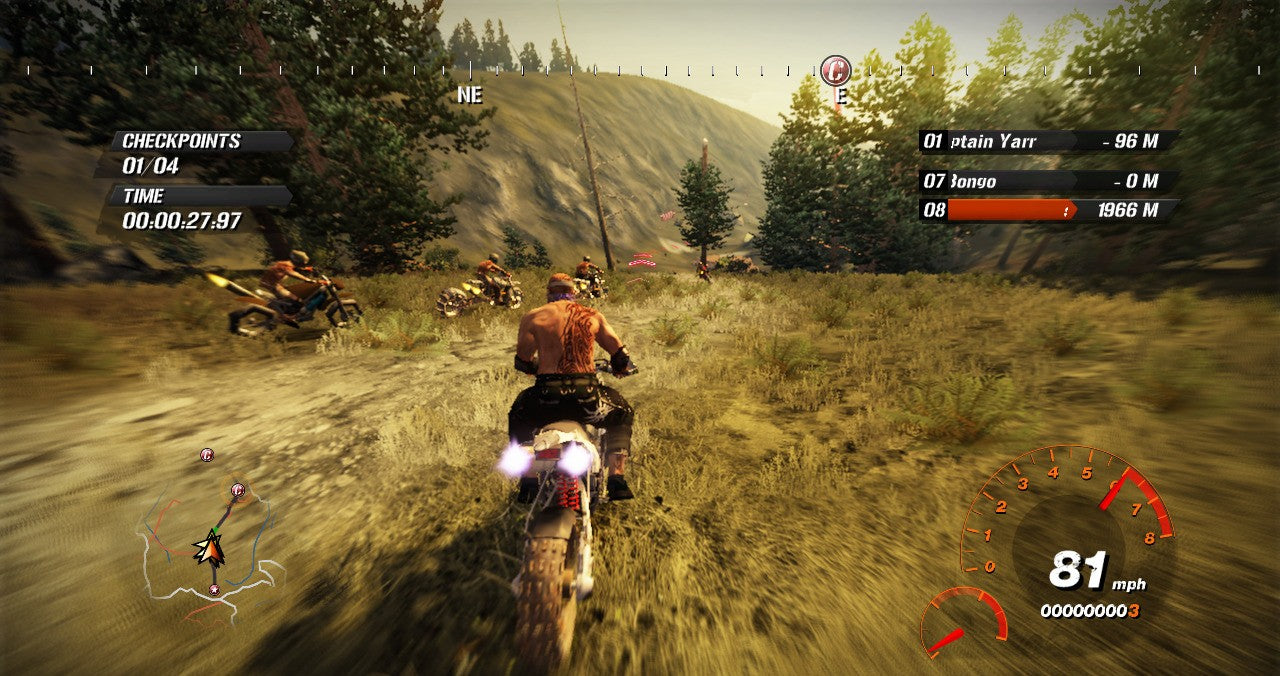Screen dimensions: 1280x676
Task: Select Captain Yarr's first place leaderboard row
Action: tap(1048, 141)
